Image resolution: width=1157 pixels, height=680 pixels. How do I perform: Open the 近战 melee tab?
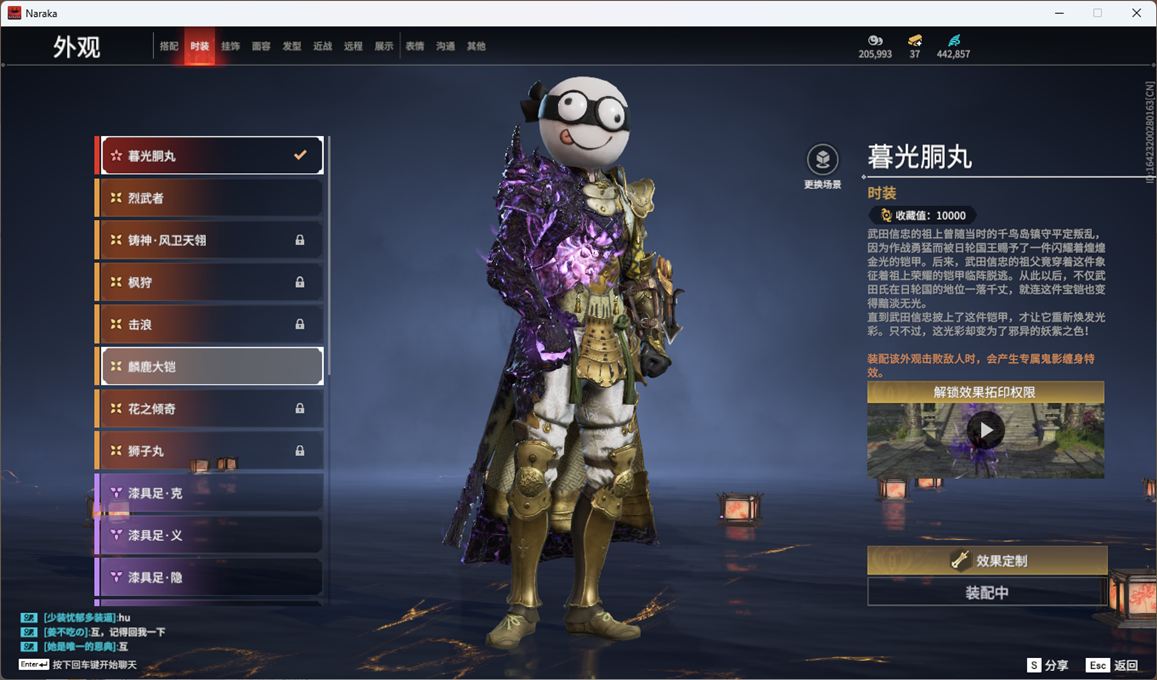(x=322, y=46)
